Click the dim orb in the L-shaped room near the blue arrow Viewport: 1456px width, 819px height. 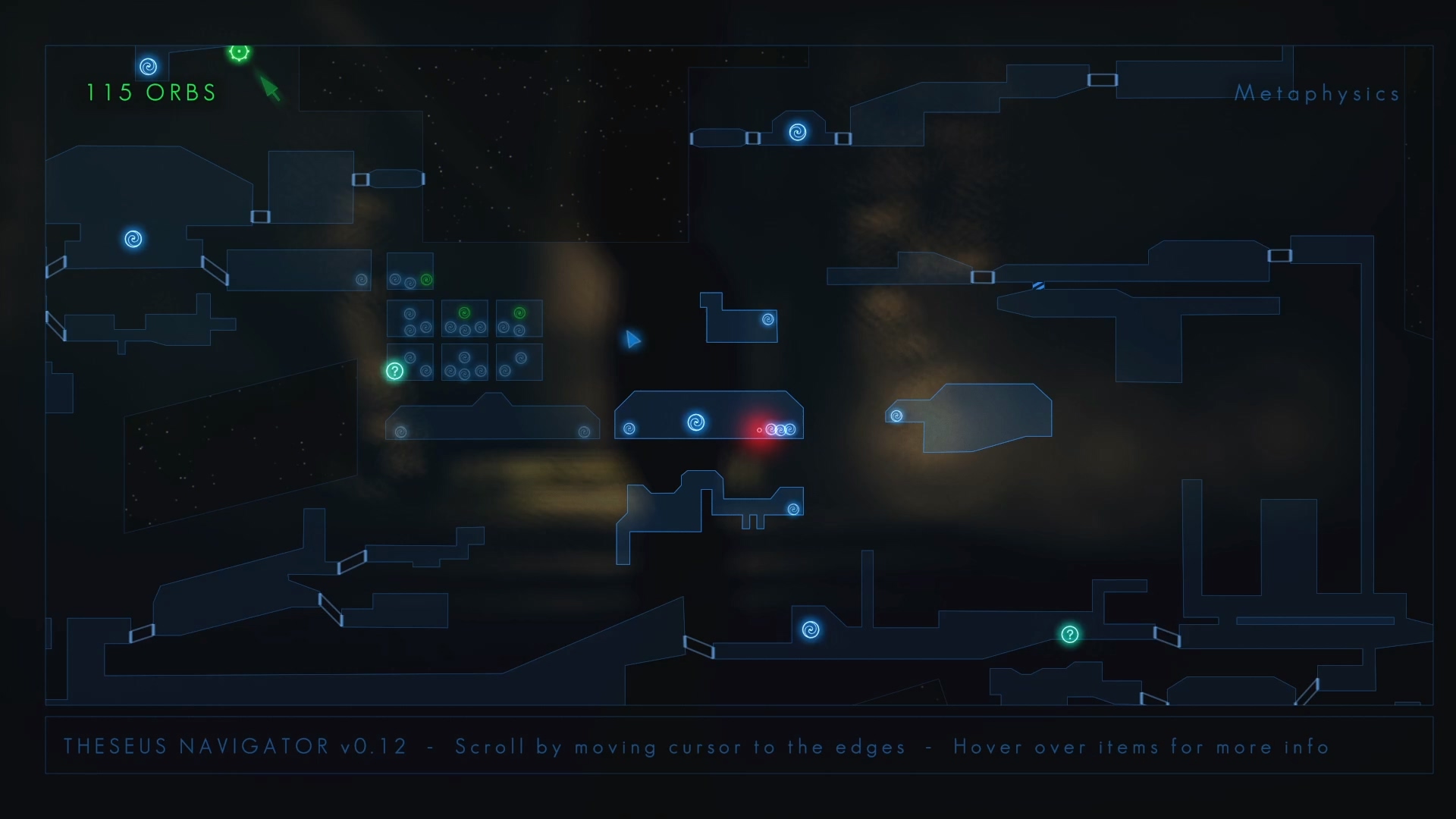tap(767, 319)
